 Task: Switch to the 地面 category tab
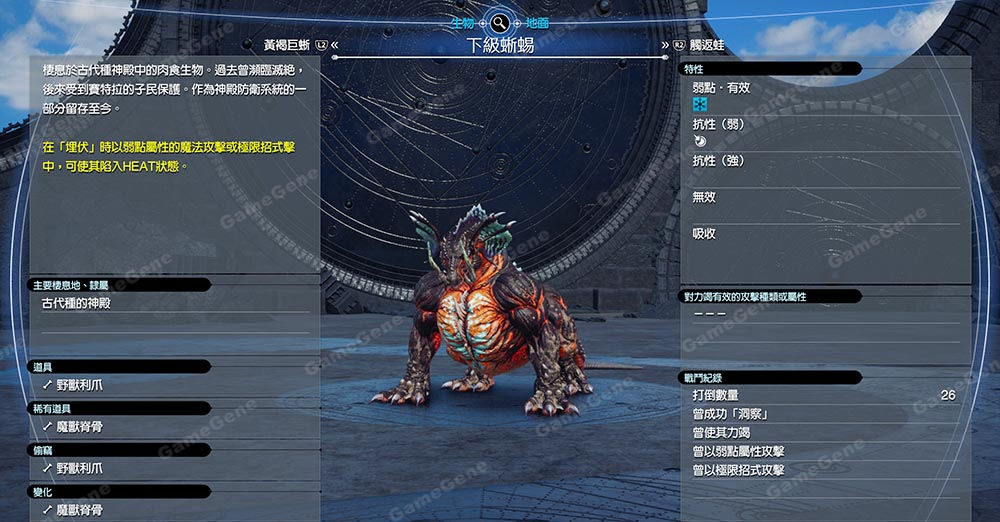pyautogui.click(x=537, y=21)
